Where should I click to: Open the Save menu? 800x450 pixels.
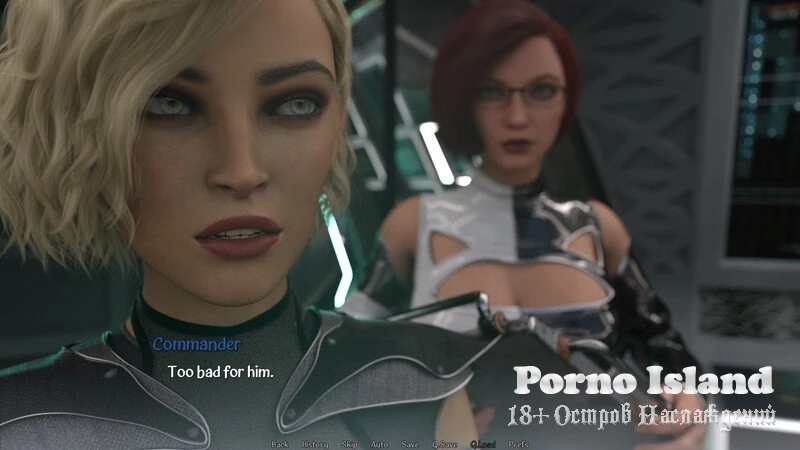pos(410,443)
